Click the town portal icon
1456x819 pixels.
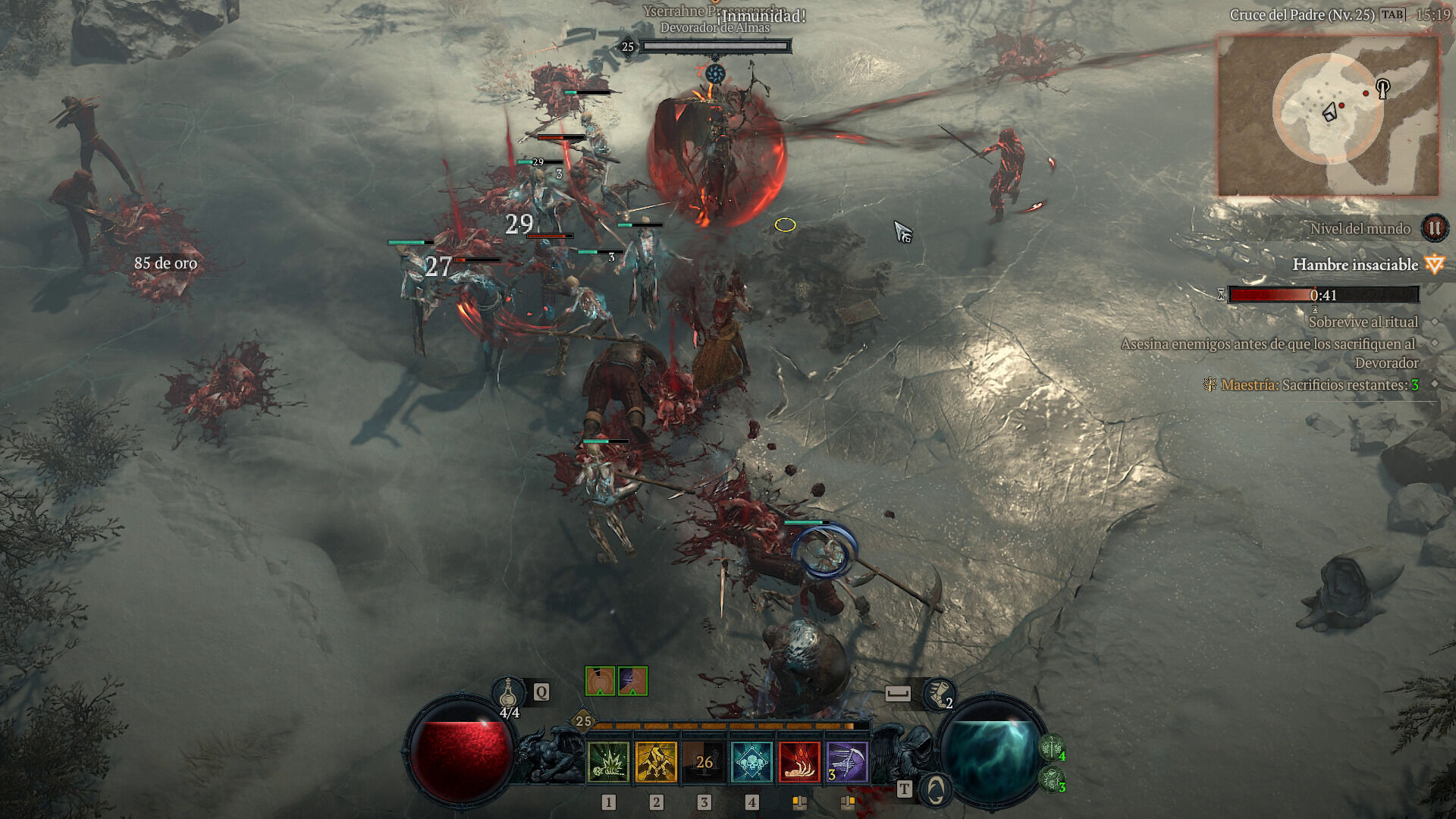[936, 789]
